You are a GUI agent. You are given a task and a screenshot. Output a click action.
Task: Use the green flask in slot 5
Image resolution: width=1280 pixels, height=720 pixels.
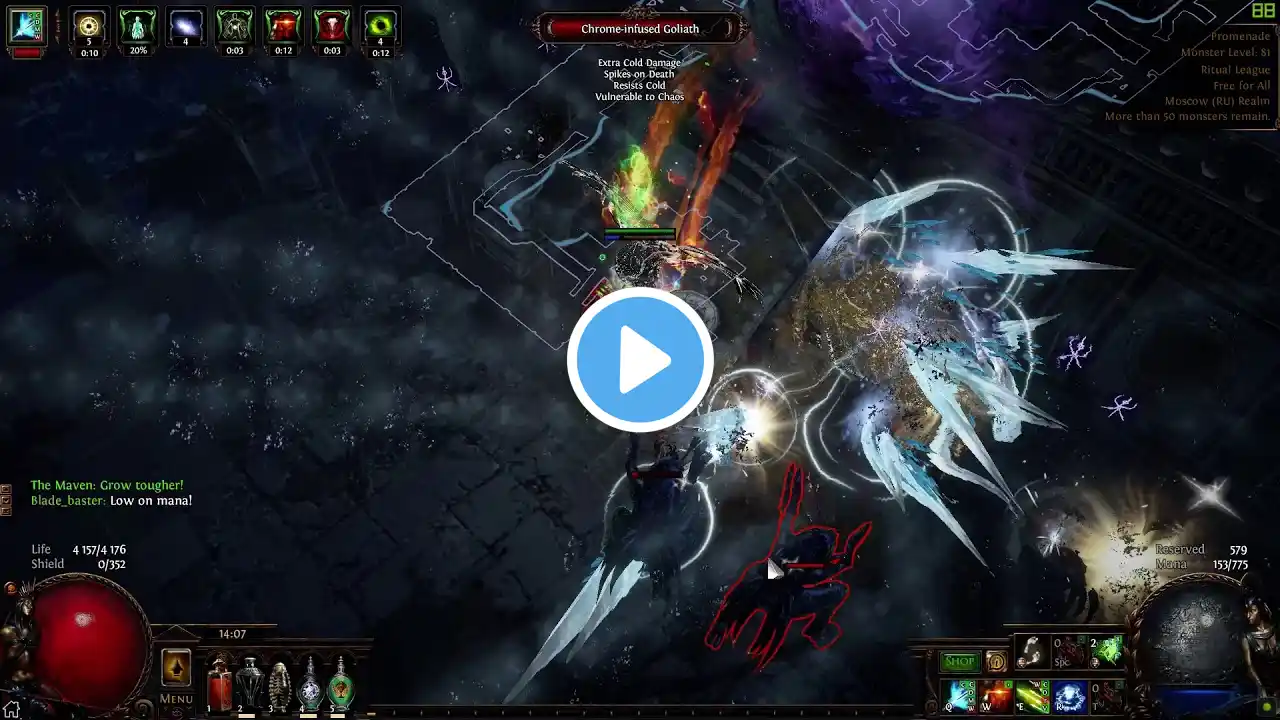tap(341, 685)
